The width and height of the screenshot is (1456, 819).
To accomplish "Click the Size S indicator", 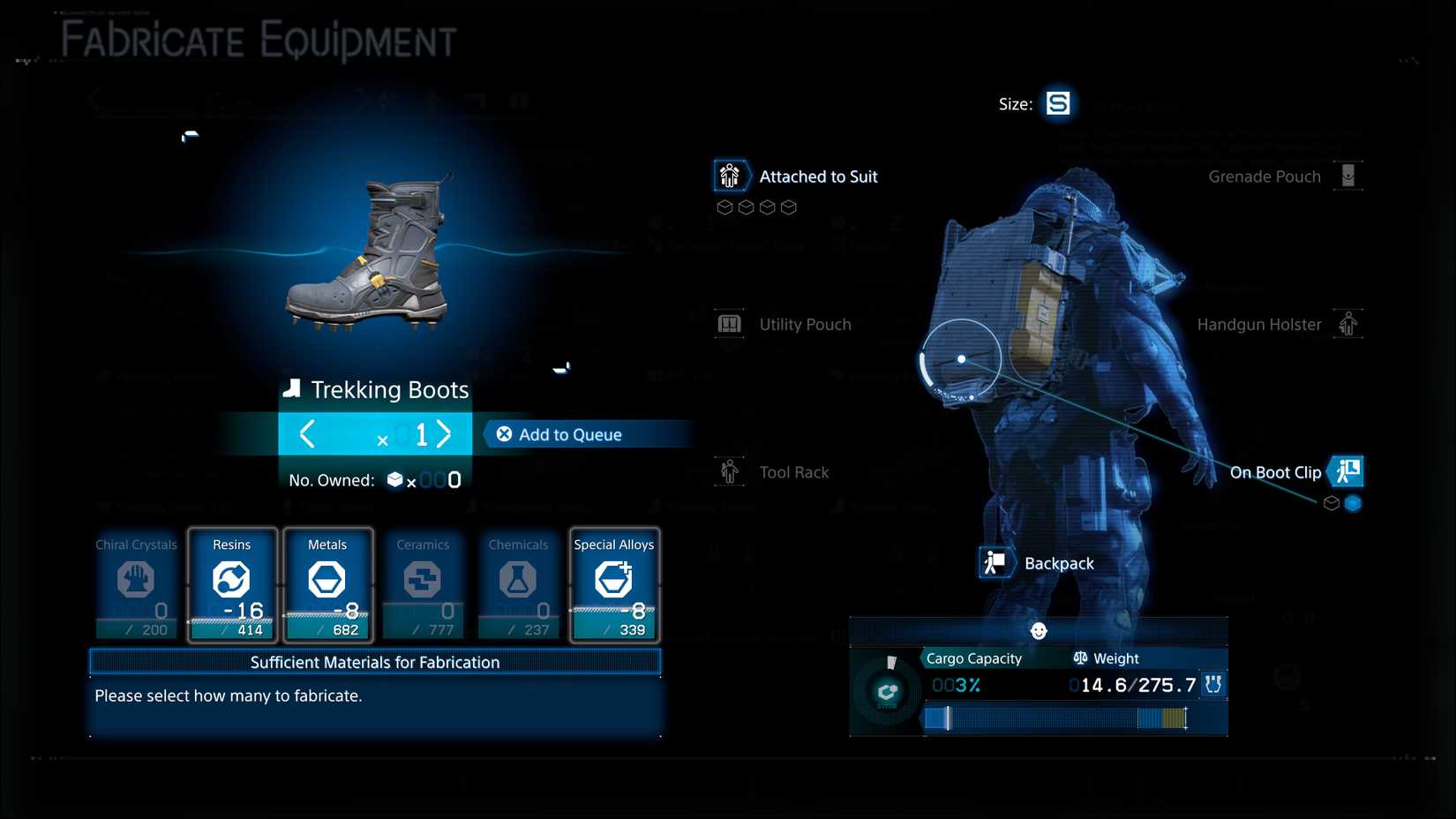I will point(1057,103).
